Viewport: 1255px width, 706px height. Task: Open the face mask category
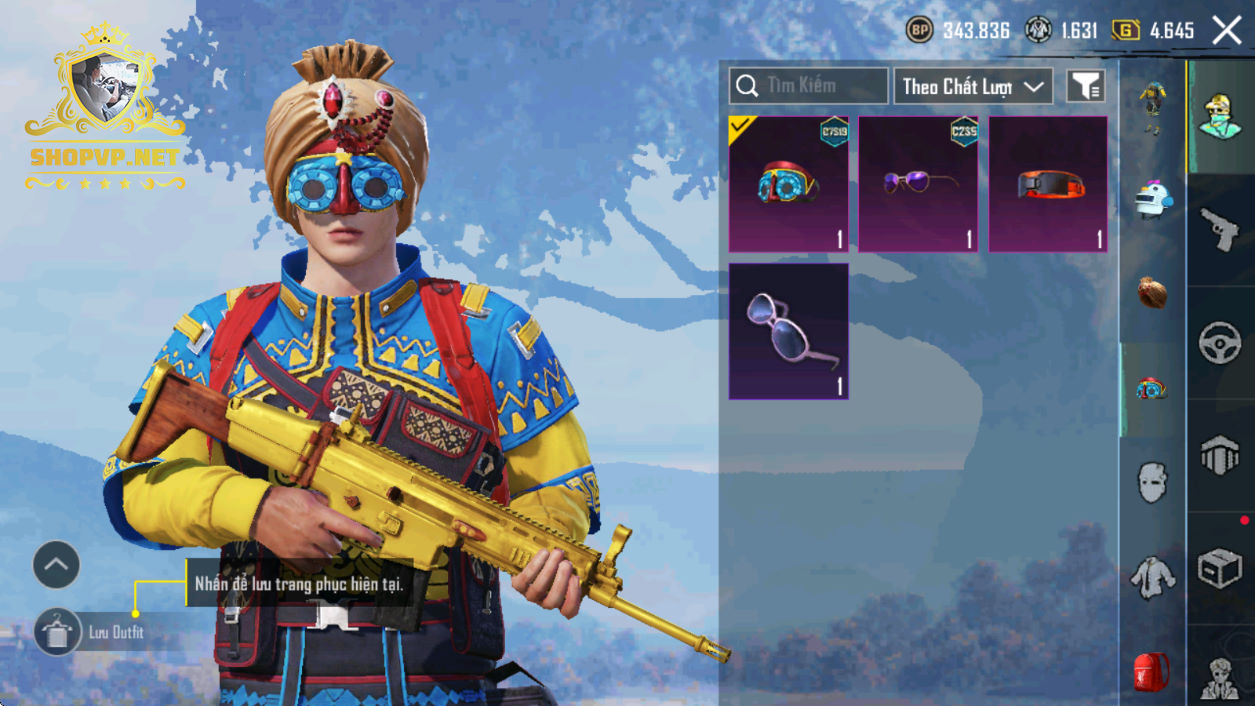(1153, 483)
